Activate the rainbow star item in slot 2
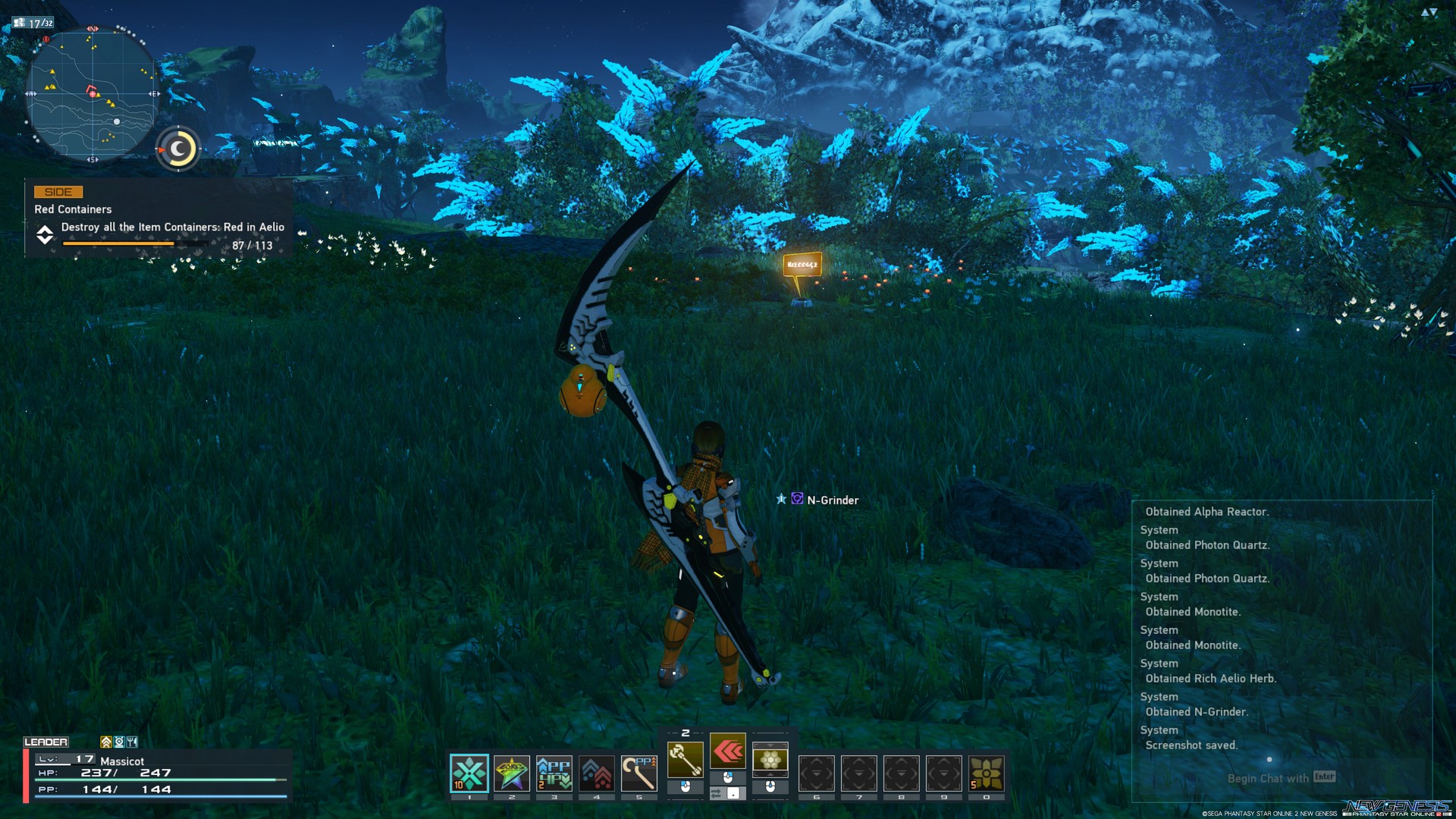This screenshot has height=819, width=1456. 512,773
